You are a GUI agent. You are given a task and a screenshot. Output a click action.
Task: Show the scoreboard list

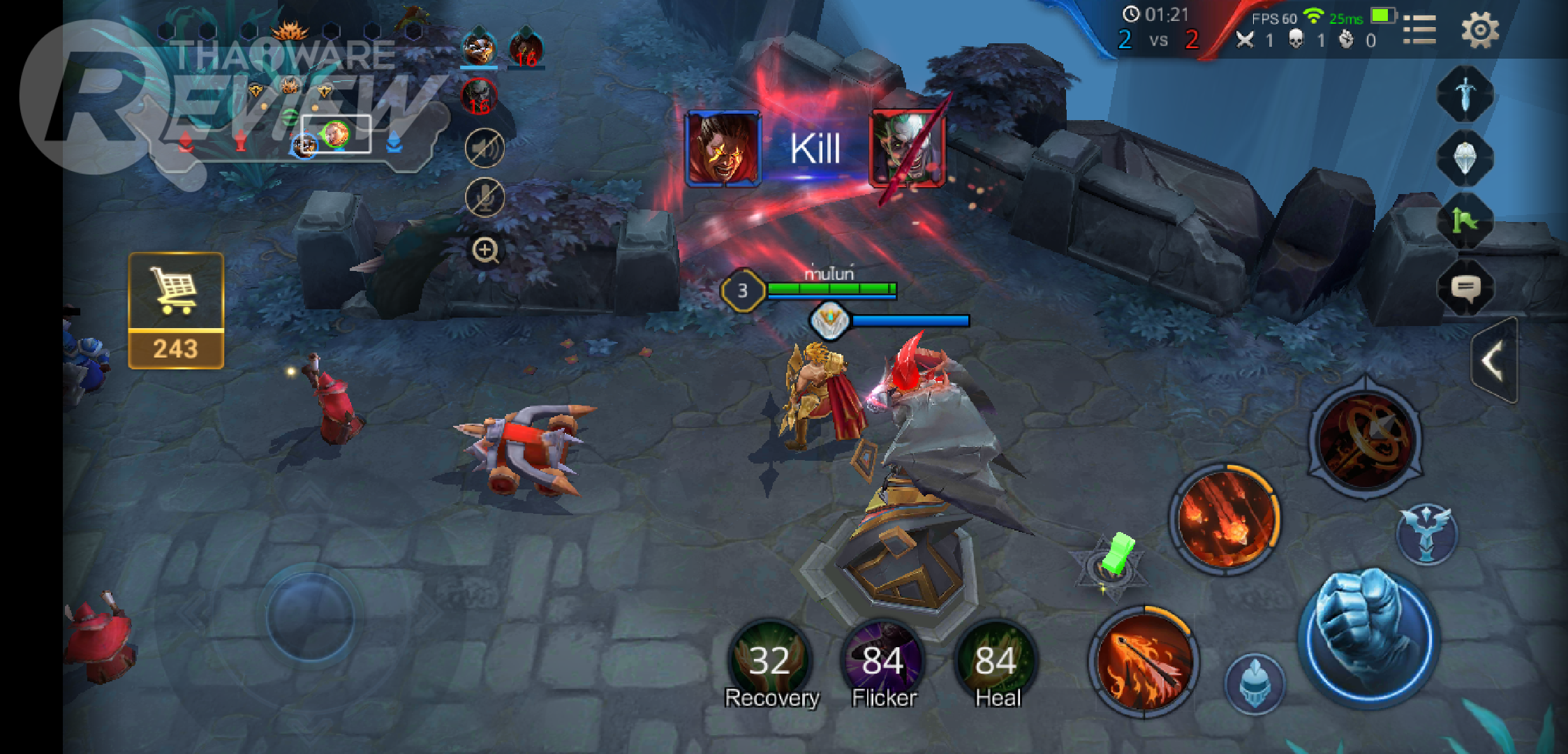tap(1419, 30)
